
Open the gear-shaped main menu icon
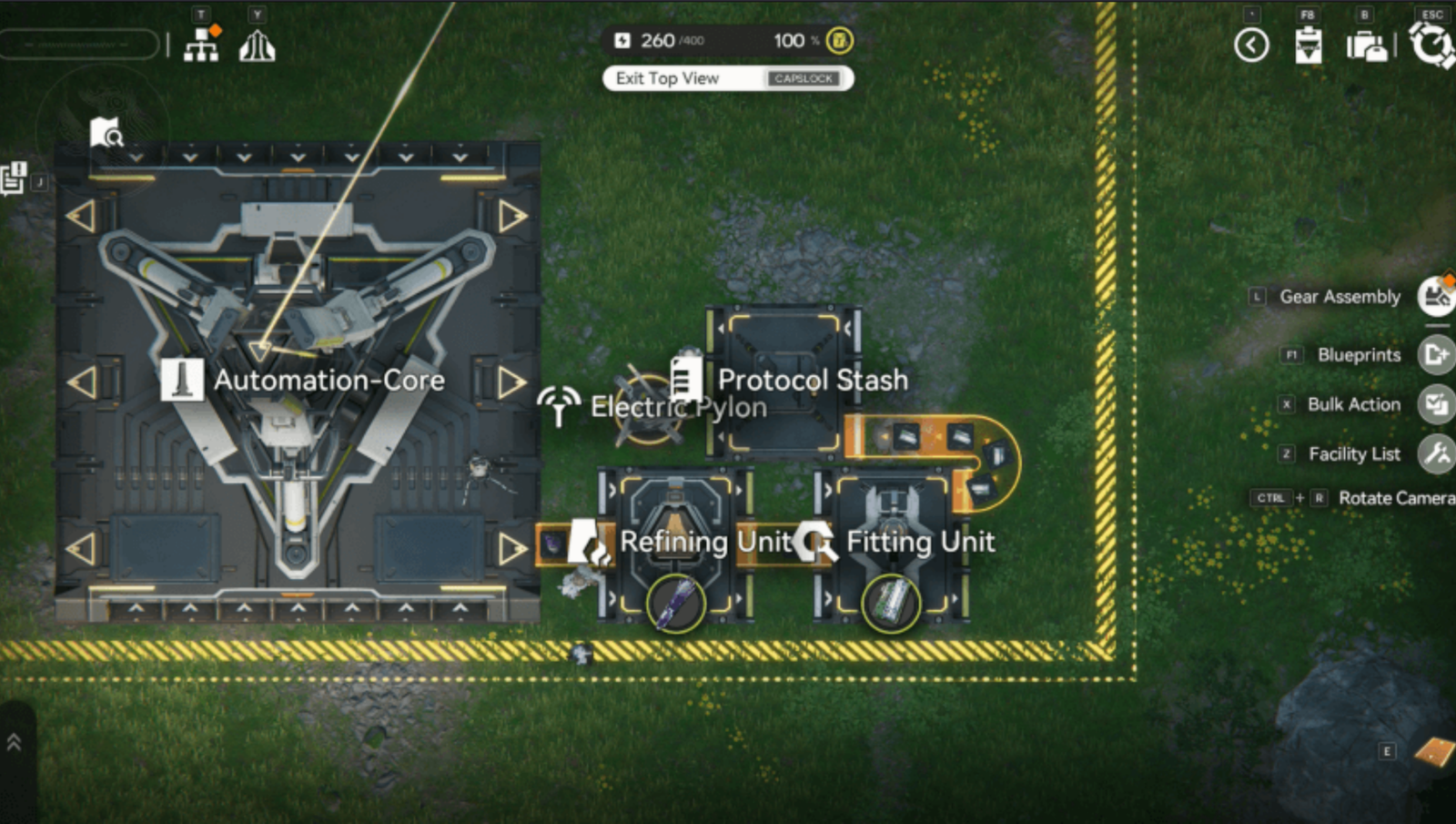[x=1431, y=44]
